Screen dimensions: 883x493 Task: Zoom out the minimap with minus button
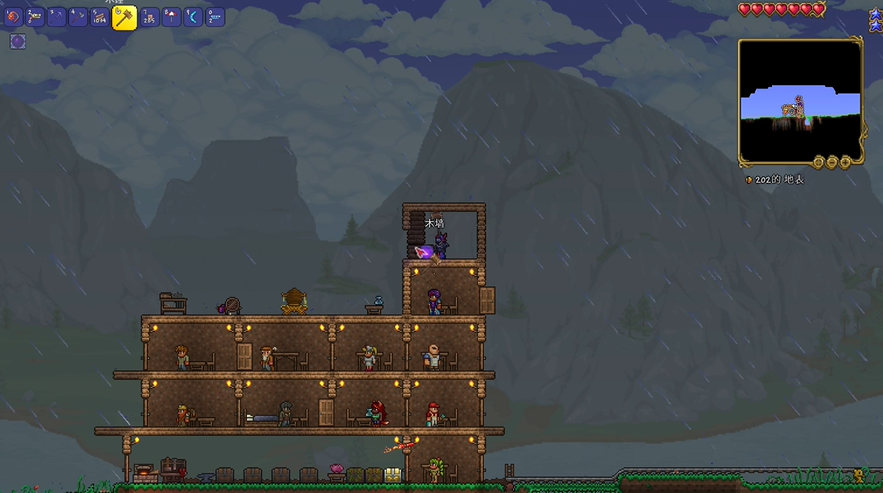832,162
